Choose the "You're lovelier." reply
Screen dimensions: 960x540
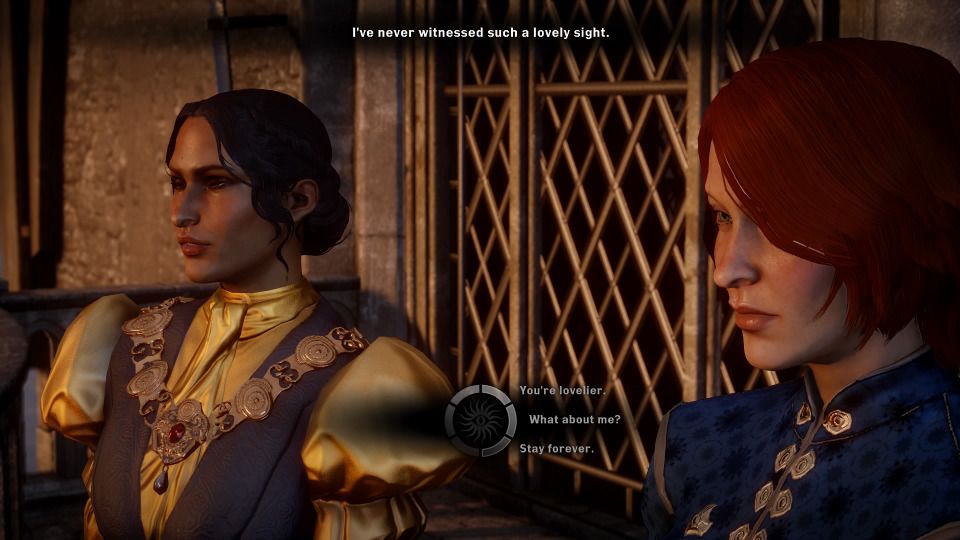tap(555, 390)
